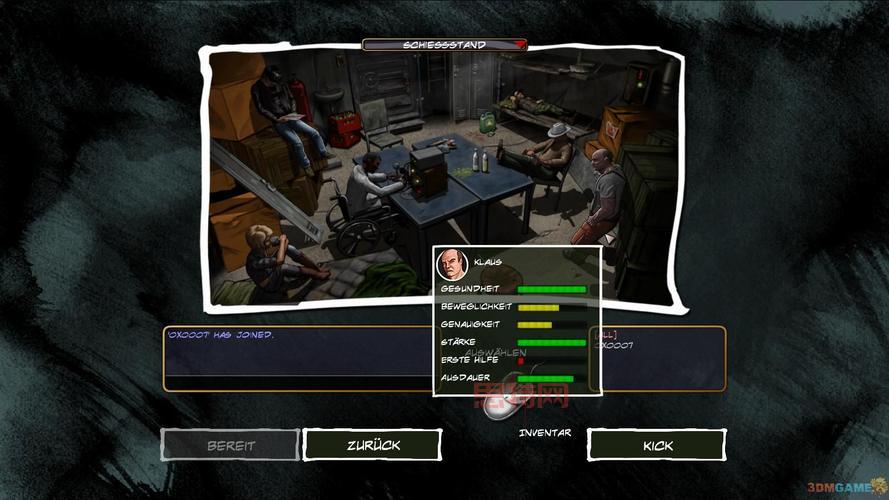This screenshot has width=889, height=500.
Task: Click Klaus's portrait in the stats popup
Action: pos(453,265)
